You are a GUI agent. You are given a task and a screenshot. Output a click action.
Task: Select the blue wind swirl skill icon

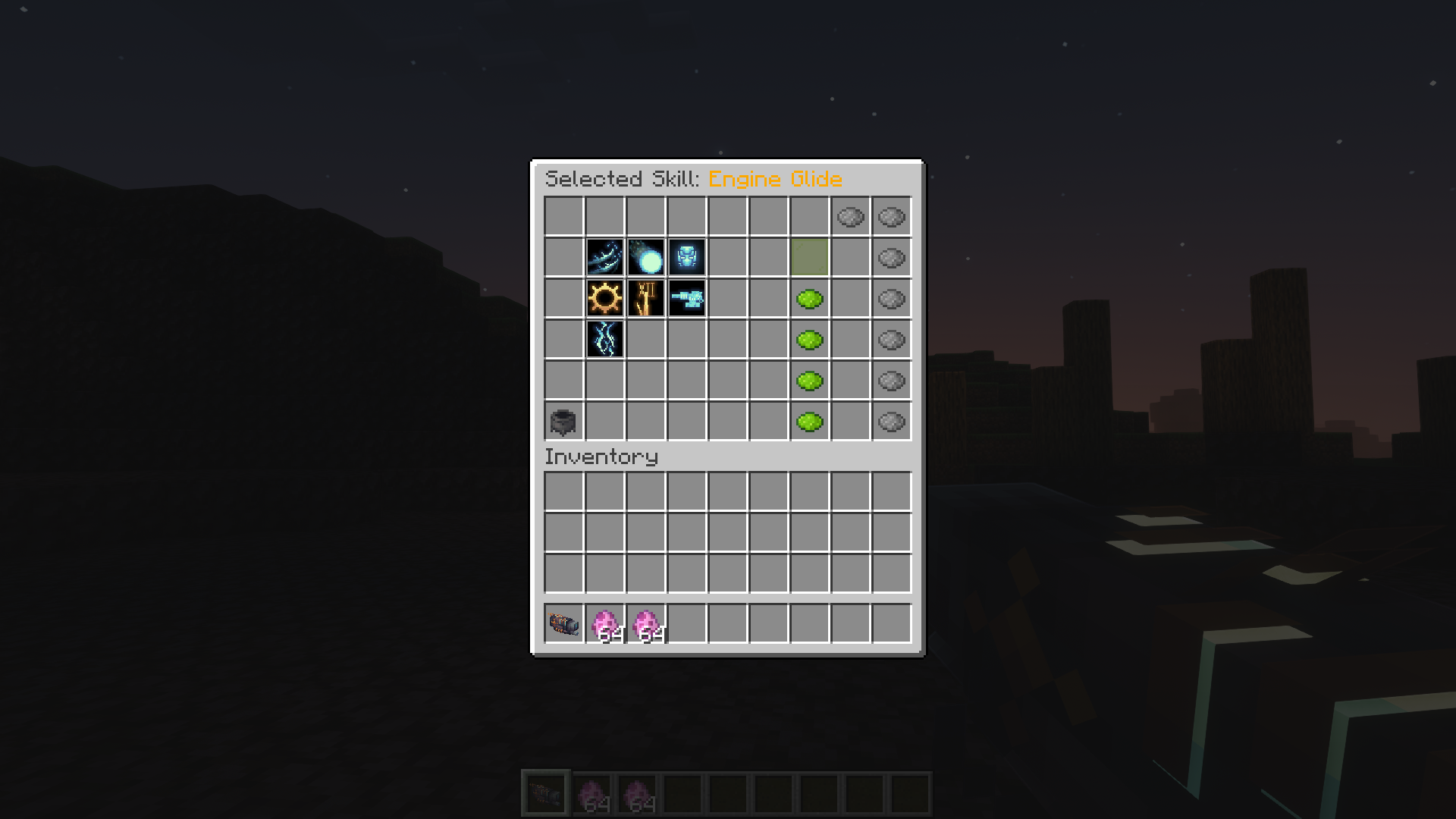pos(604,258)
